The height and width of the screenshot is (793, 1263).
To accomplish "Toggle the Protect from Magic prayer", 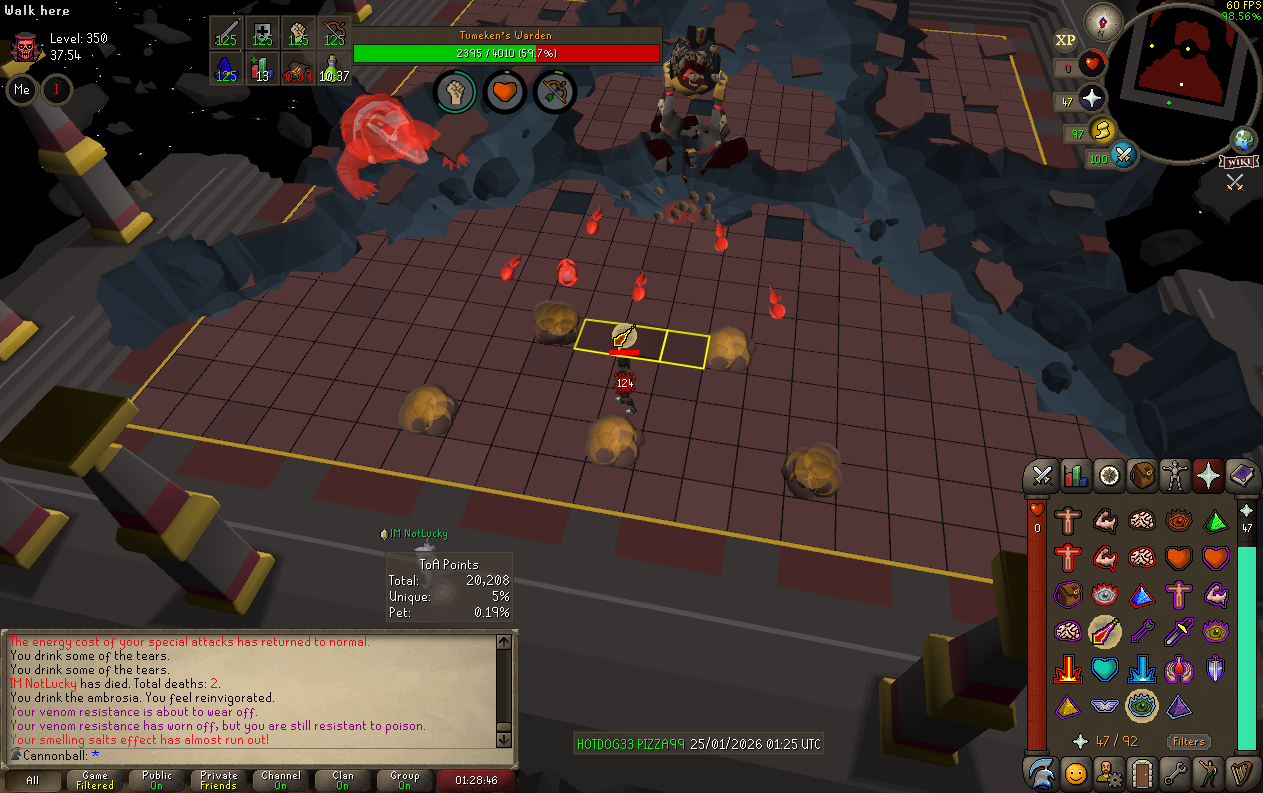I will [1104, 630].
